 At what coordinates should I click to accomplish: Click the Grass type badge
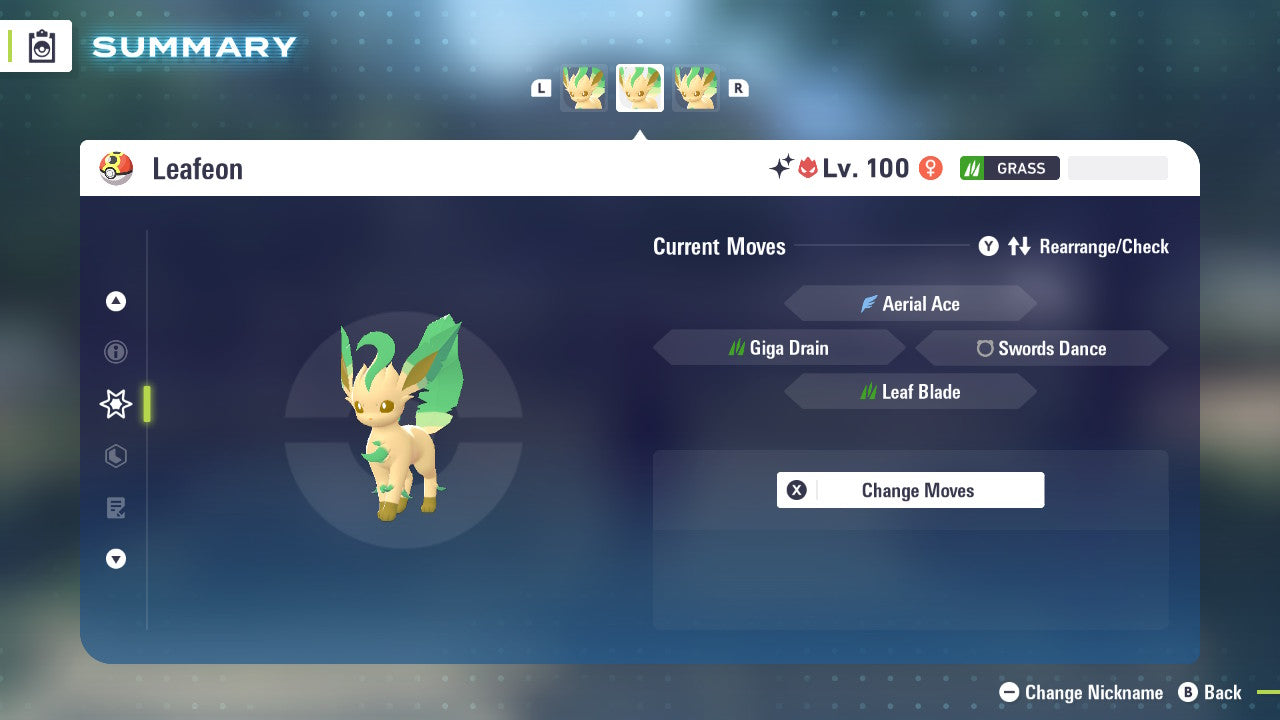pos(1010,168)
